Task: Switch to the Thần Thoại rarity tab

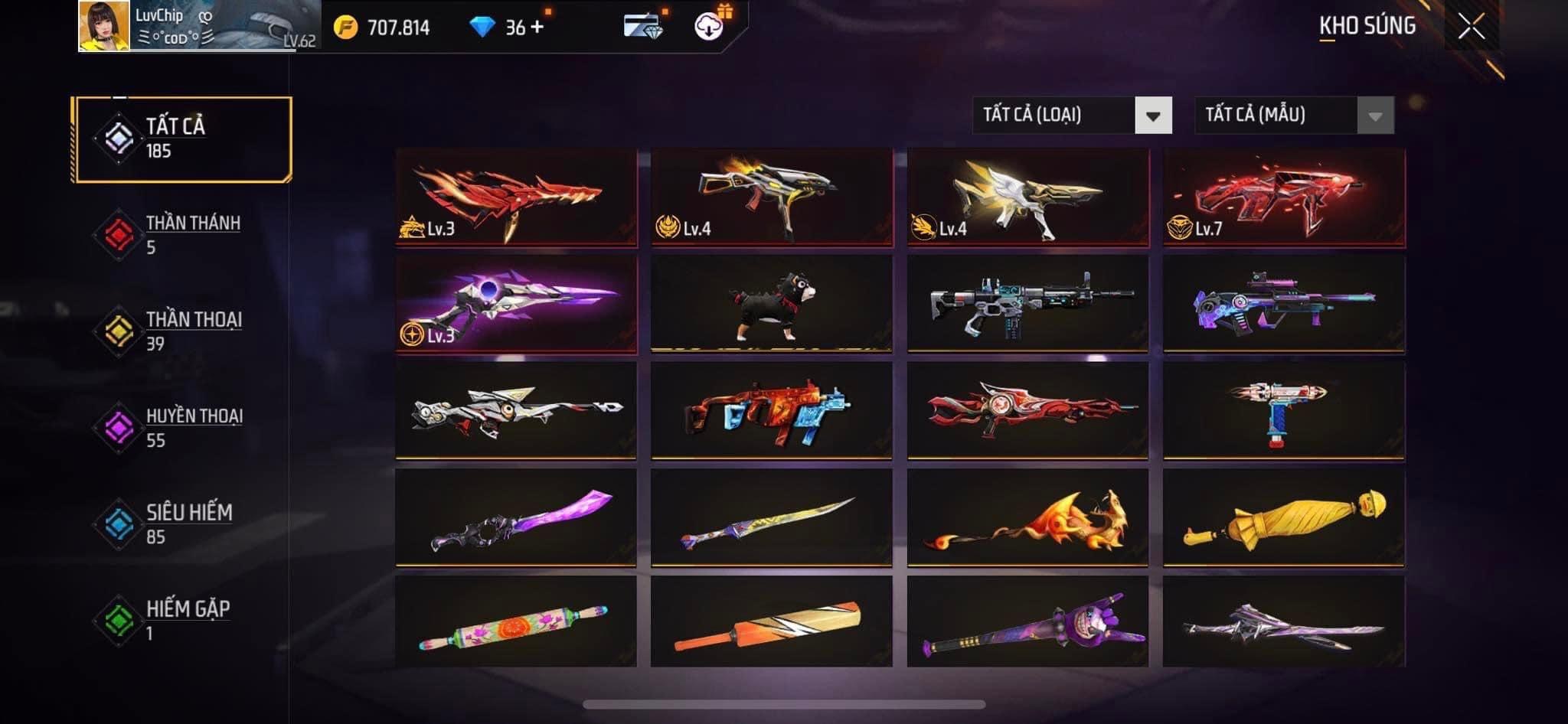Action: pyautogui.click(x=182, y=331)
